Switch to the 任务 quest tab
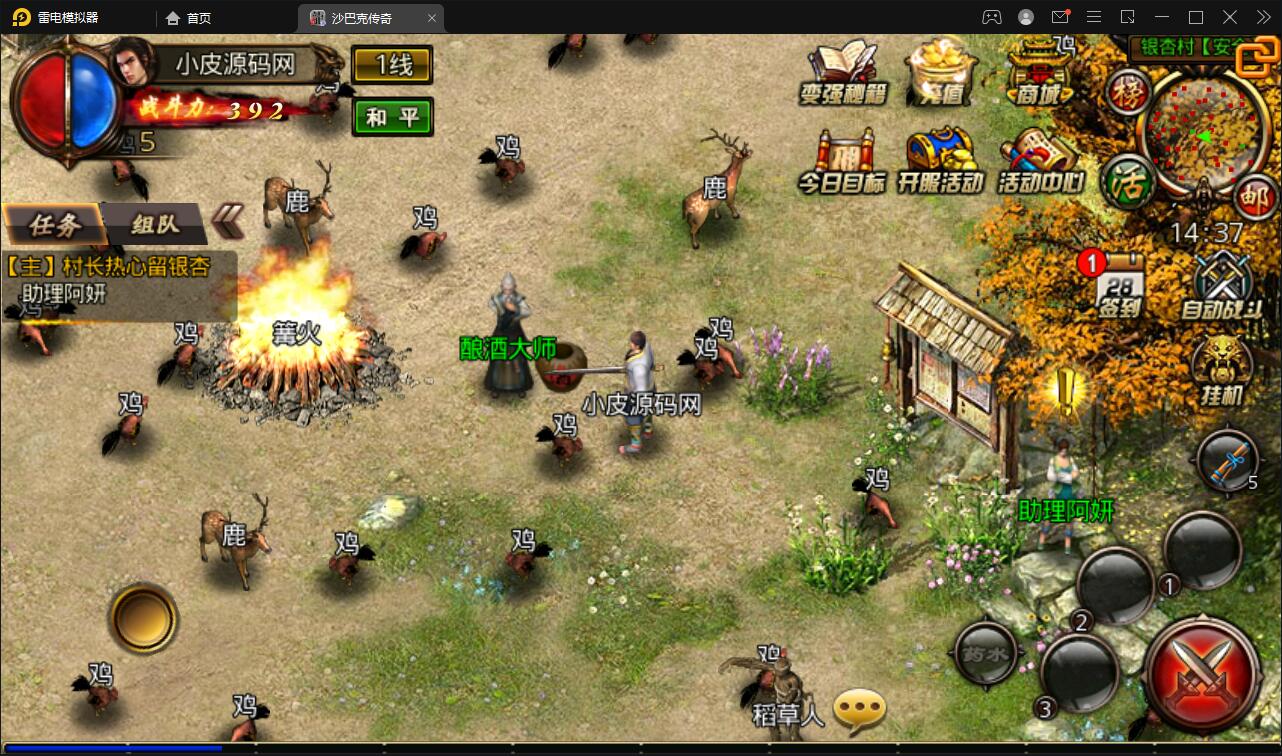1282x756 pixels. pyautogui.click(x=54, y=224)
